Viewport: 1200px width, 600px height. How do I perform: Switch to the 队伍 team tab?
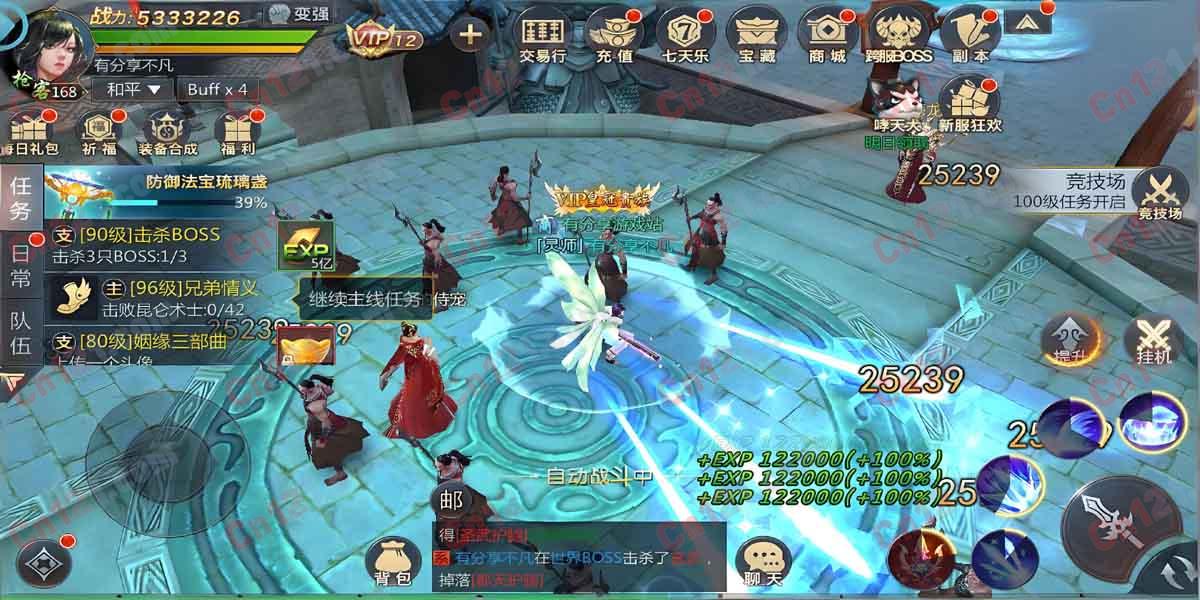pos(20,333)
